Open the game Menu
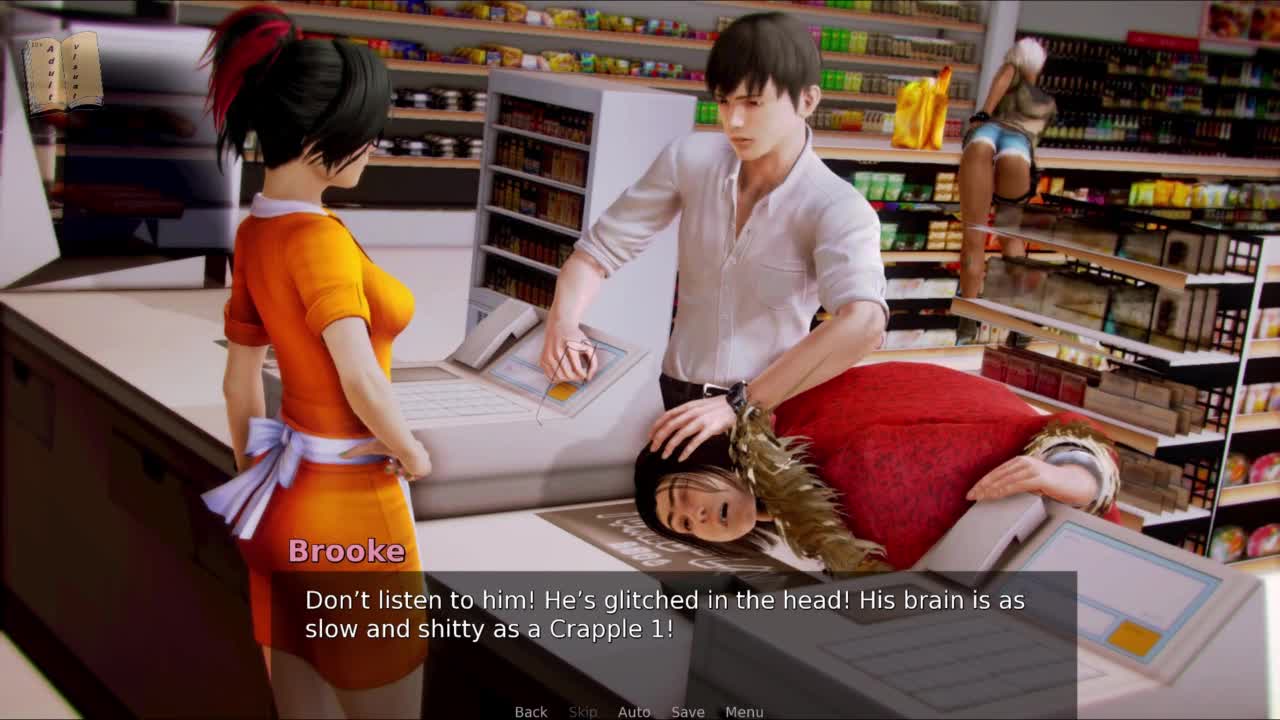Screen dimensions: 1280x720 pyautogui.click(x=744, y=712)
